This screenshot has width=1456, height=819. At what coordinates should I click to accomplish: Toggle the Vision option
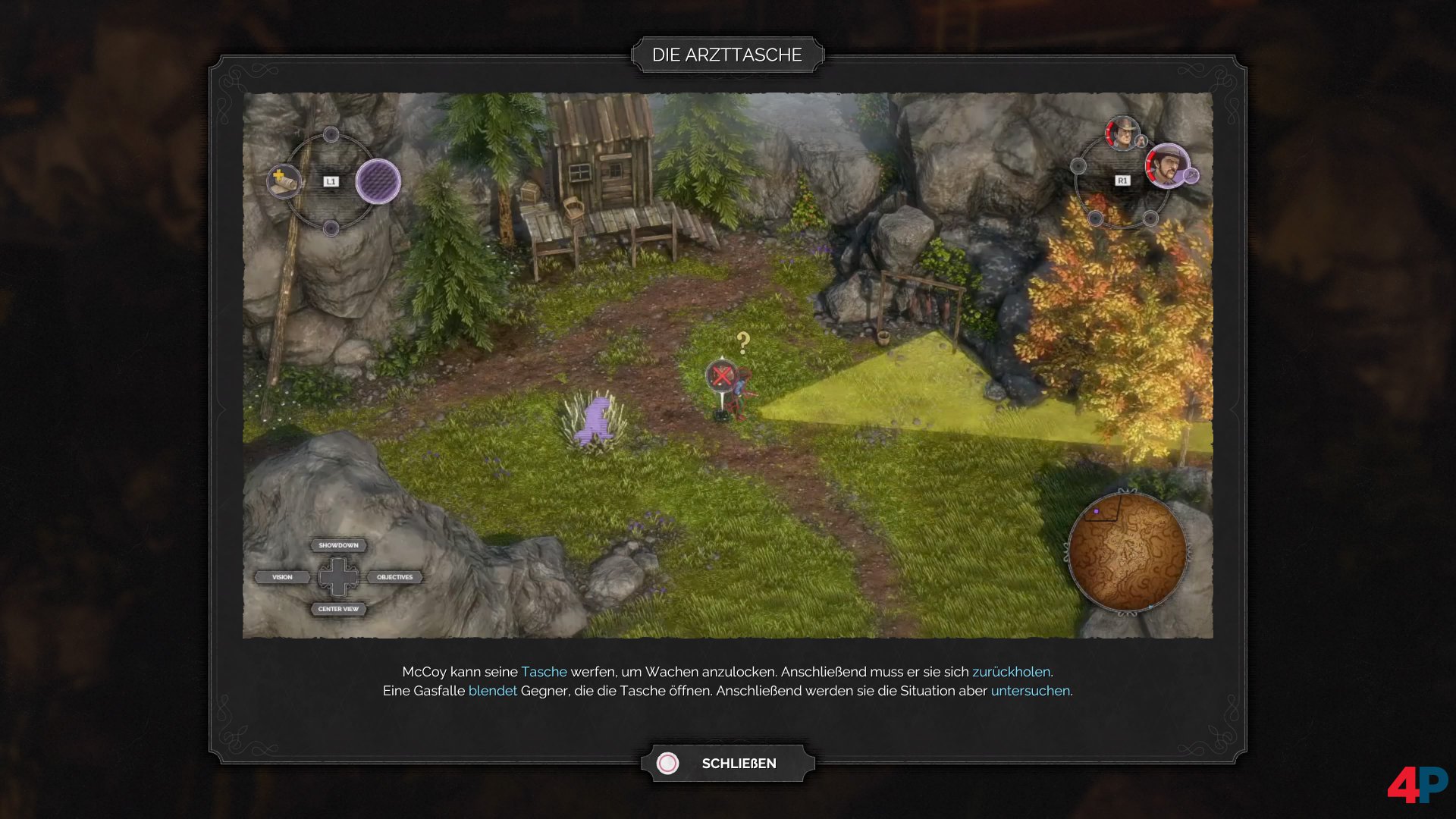(x=282, y=577)
